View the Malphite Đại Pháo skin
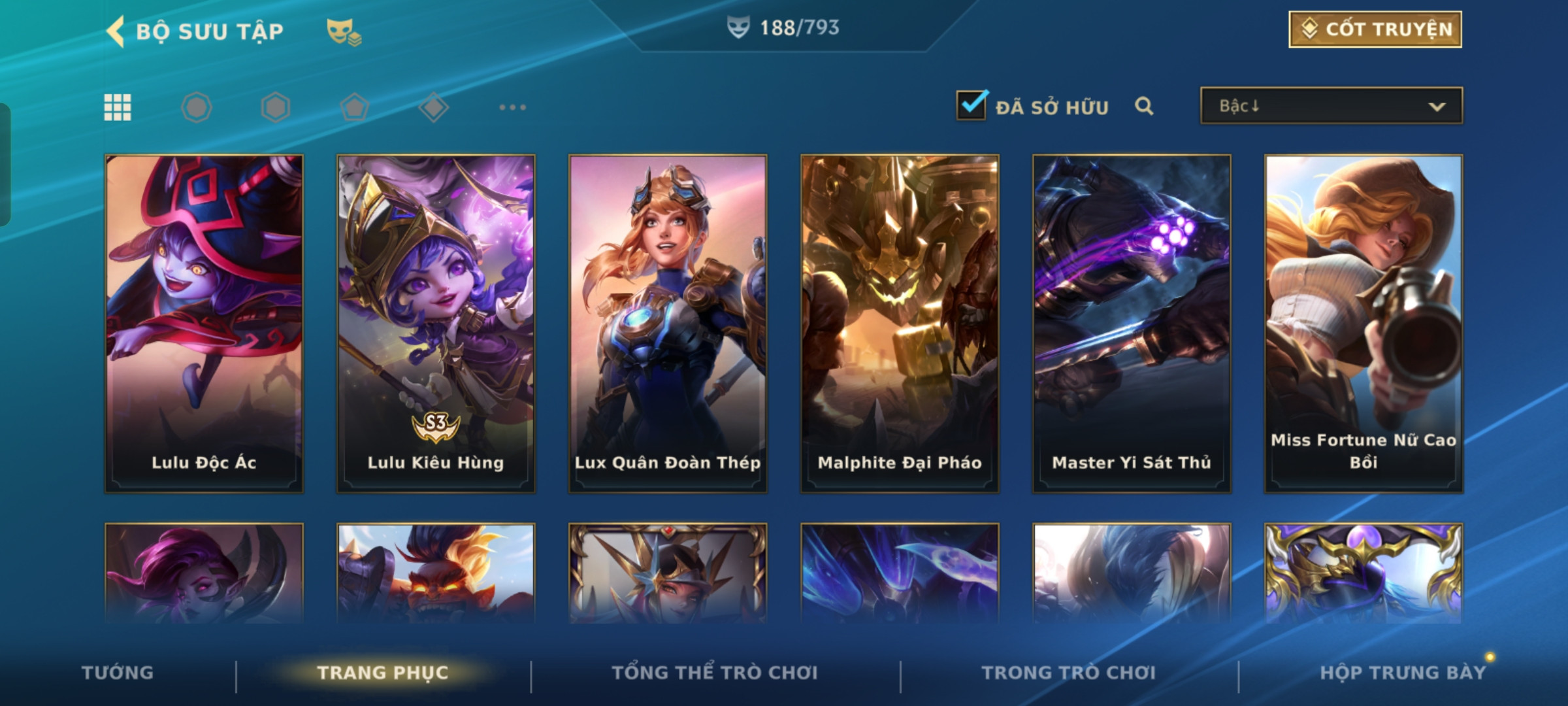 pyautogui.click(x=900, y=323)
